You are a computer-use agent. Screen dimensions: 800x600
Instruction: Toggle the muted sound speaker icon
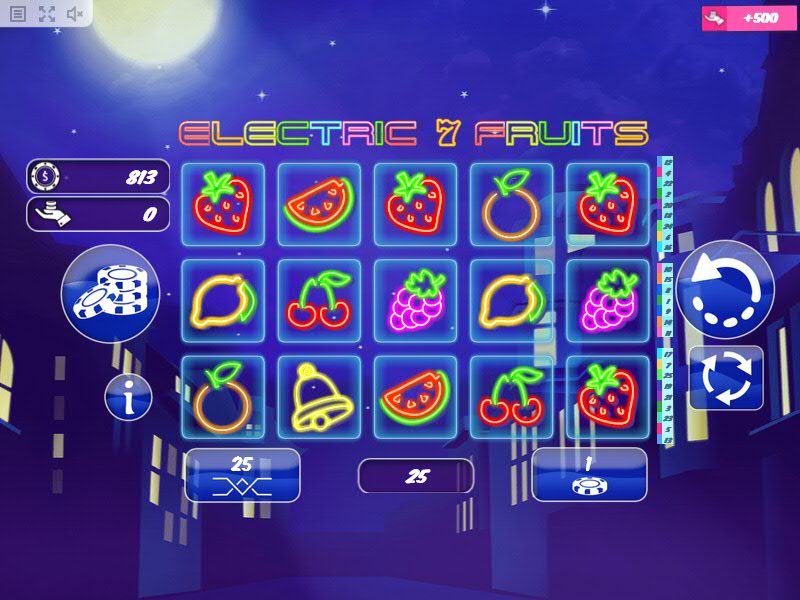[x=75, y=14]
